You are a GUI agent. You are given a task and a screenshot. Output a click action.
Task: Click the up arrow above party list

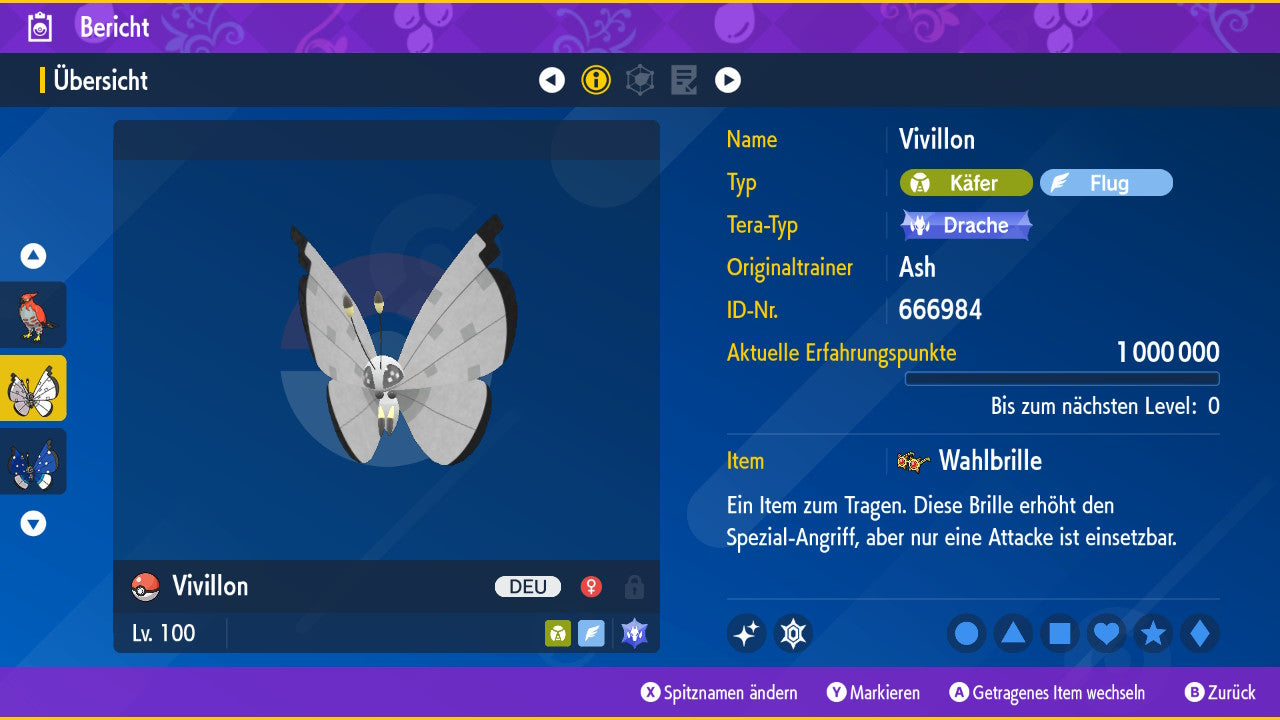(33, 257)
